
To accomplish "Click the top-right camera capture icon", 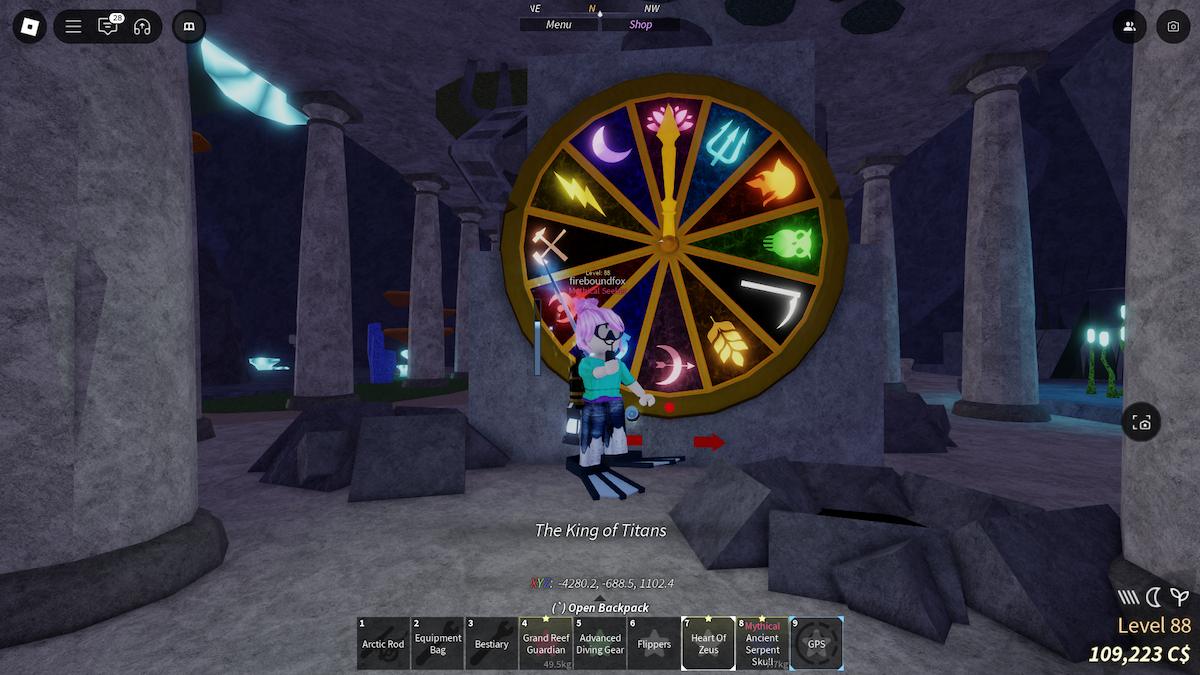I will 1173,27.
